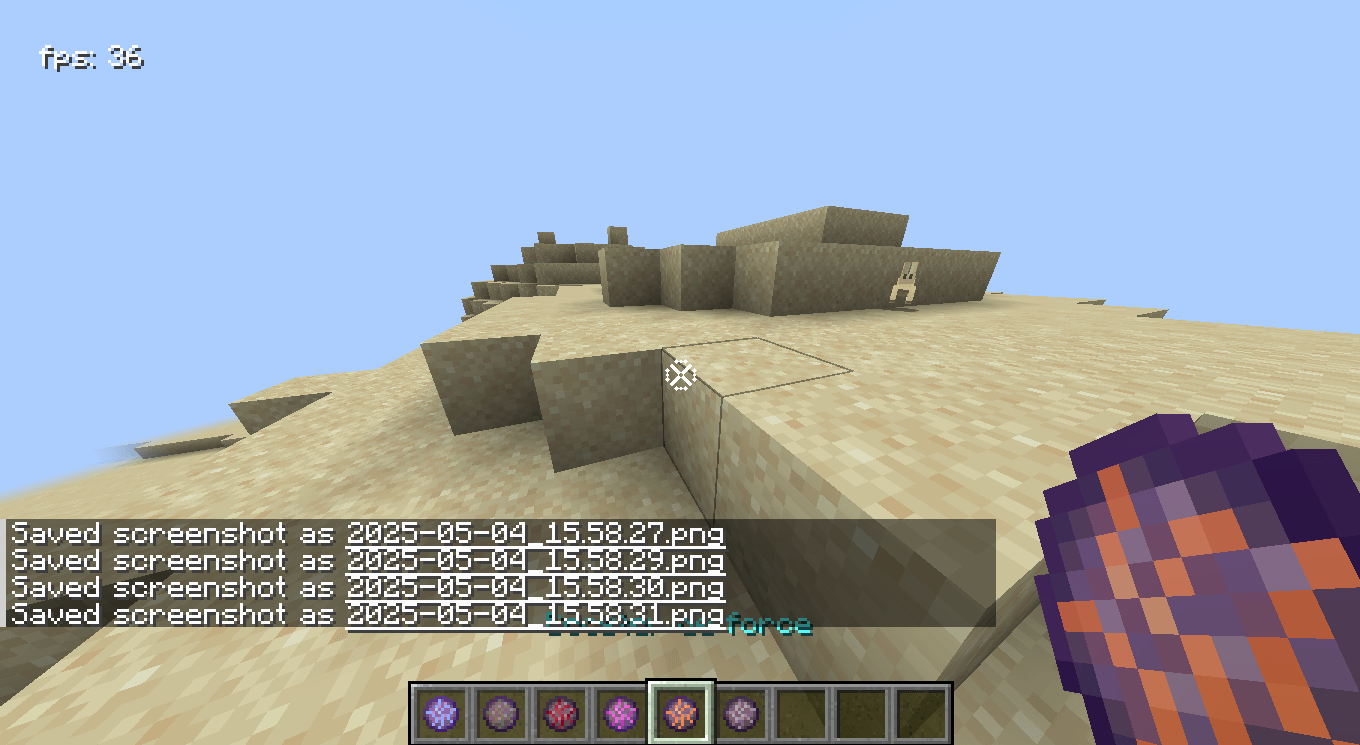This screenshot has width=1360, height=745.
Task: Open screenshot link 2025-05-04_15.58.30.png
Action: click(536, 588)
